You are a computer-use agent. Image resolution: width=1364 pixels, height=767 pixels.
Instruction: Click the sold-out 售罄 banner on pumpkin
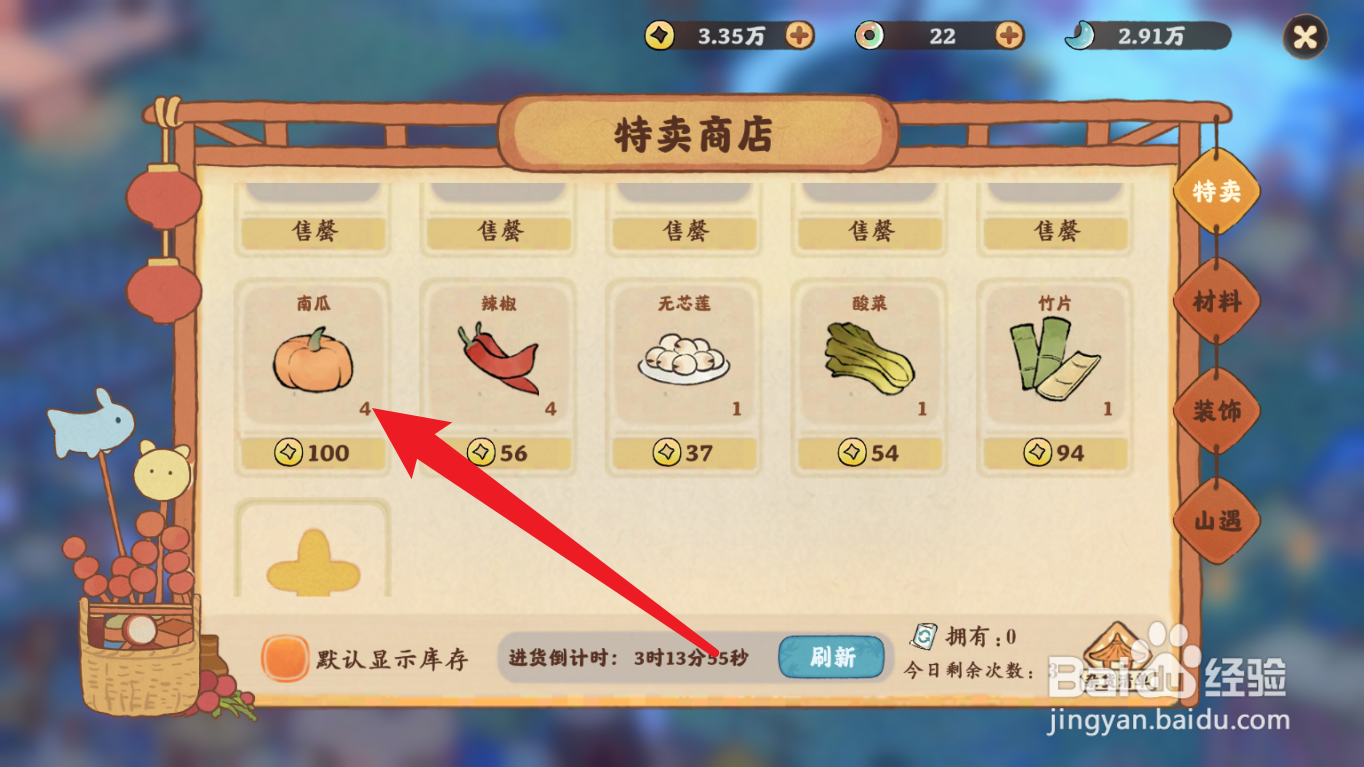313,231
